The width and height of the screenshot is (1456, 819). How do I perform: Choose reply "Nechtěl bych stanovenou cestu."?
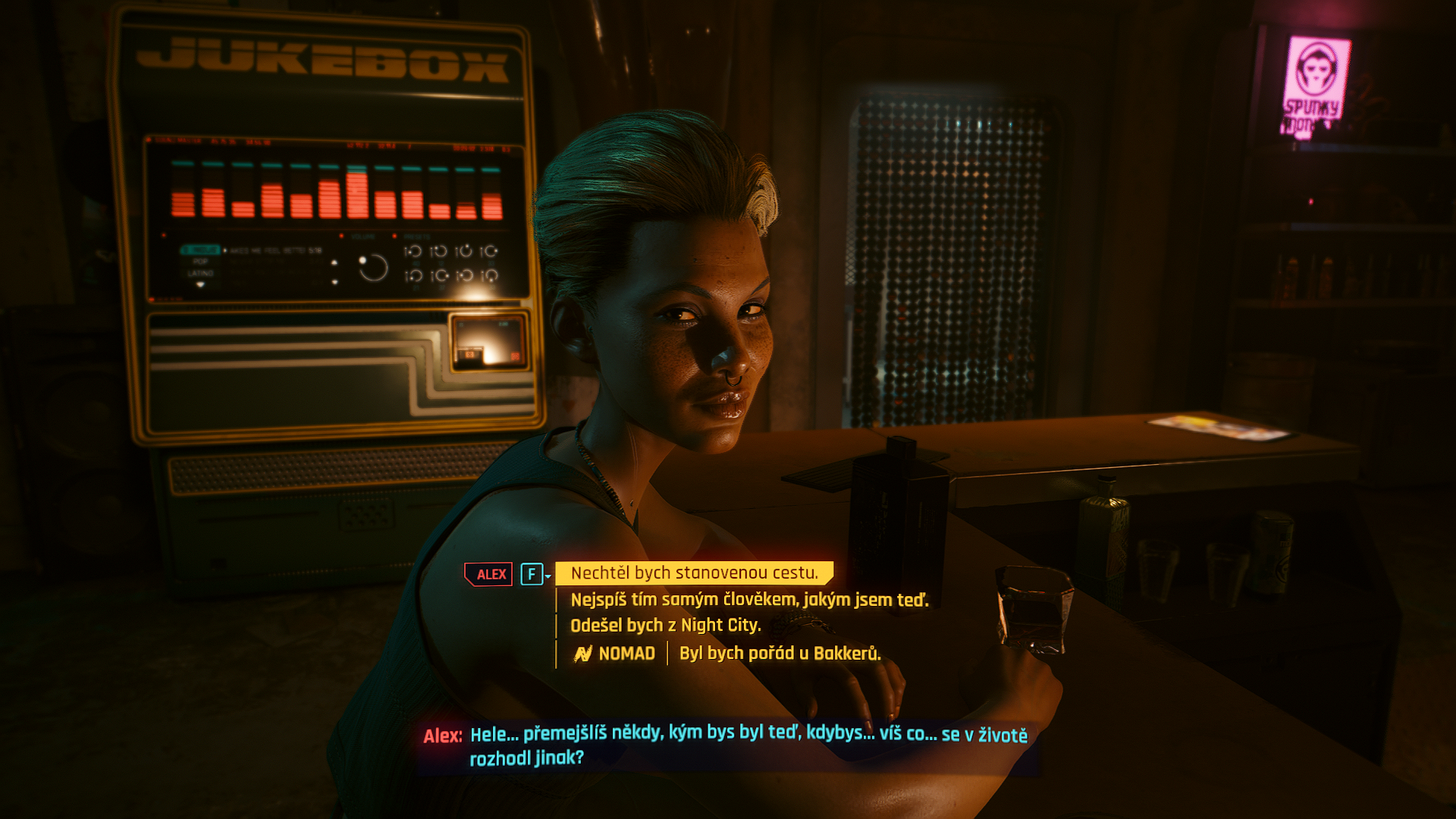coord(694,573)
